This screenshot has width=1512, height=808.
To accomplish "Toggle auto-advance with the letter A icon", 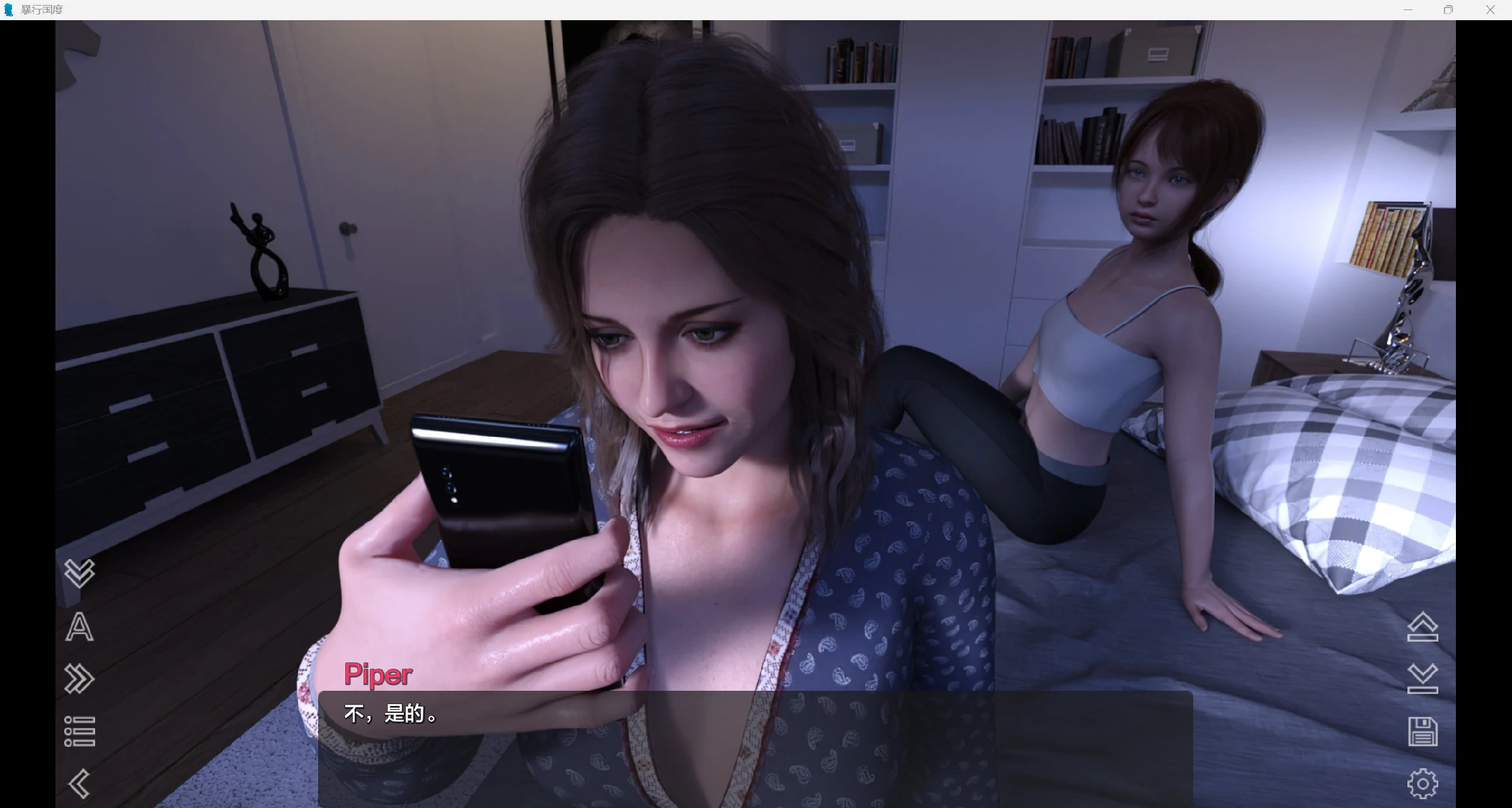I will (79, 627).
